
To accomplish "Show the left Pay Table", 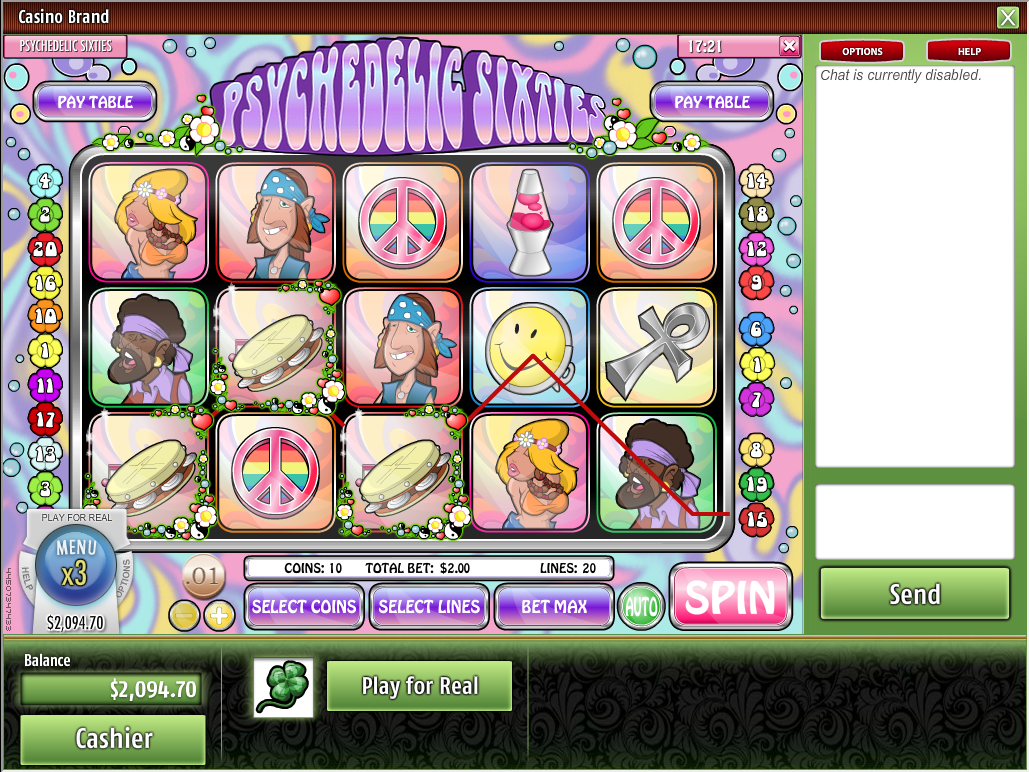I will 95,102.
